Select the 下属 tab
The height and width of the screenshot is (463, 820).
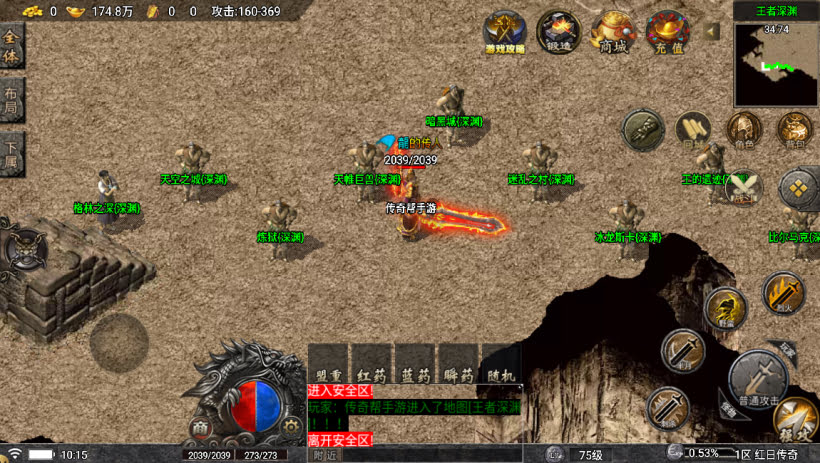[12, 154]
